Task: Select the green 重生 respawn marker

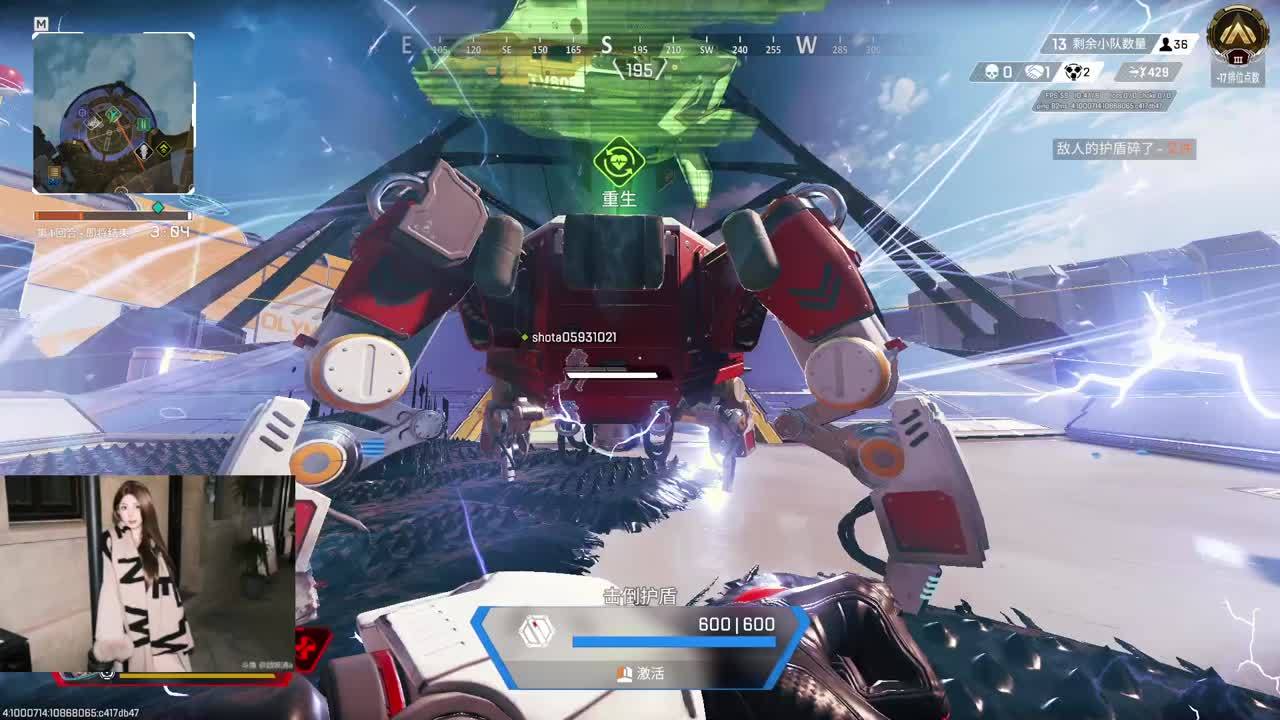Action: click(618, 162)
